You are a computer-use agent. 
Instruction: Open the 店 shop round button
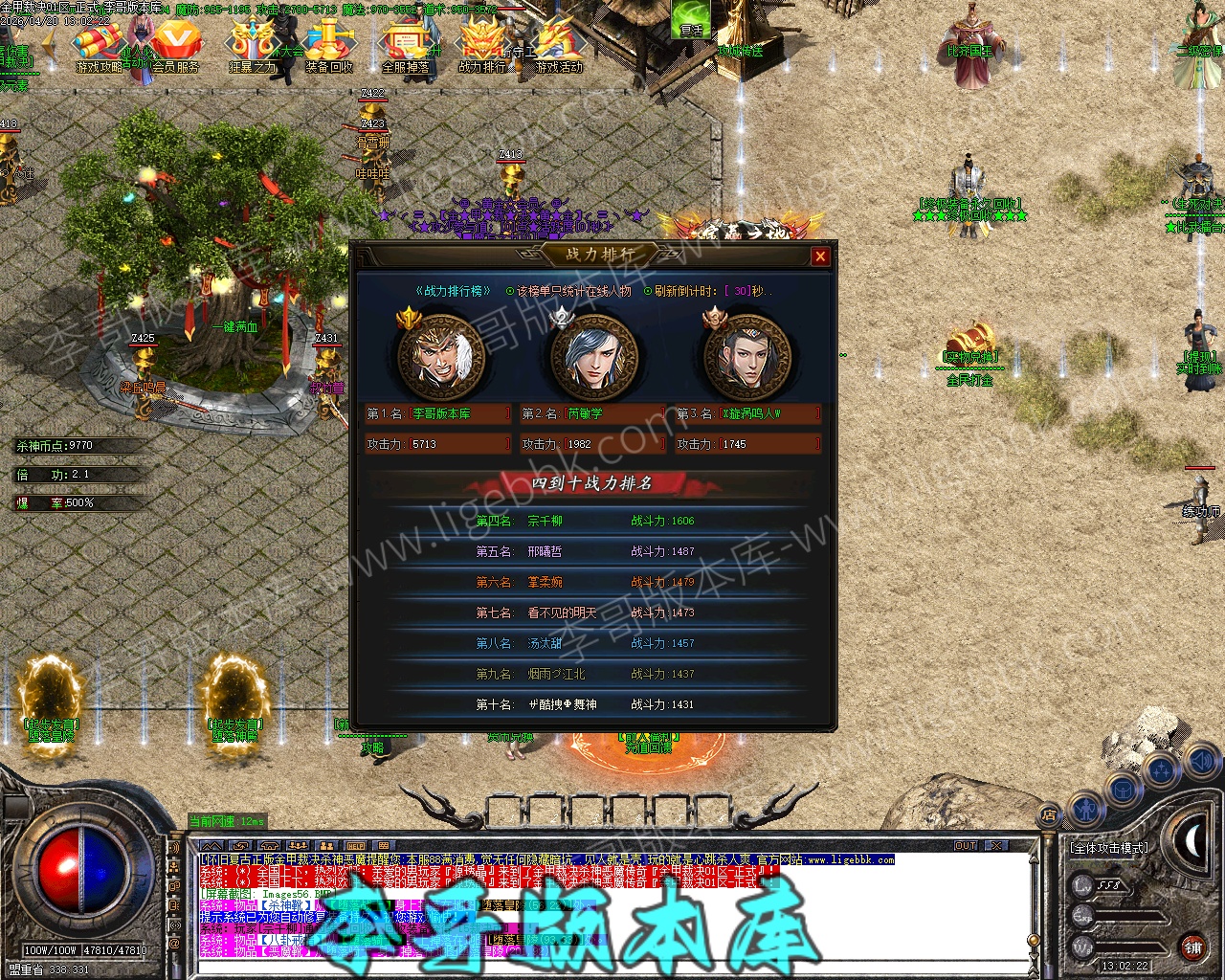click(x=1049, y=816)
